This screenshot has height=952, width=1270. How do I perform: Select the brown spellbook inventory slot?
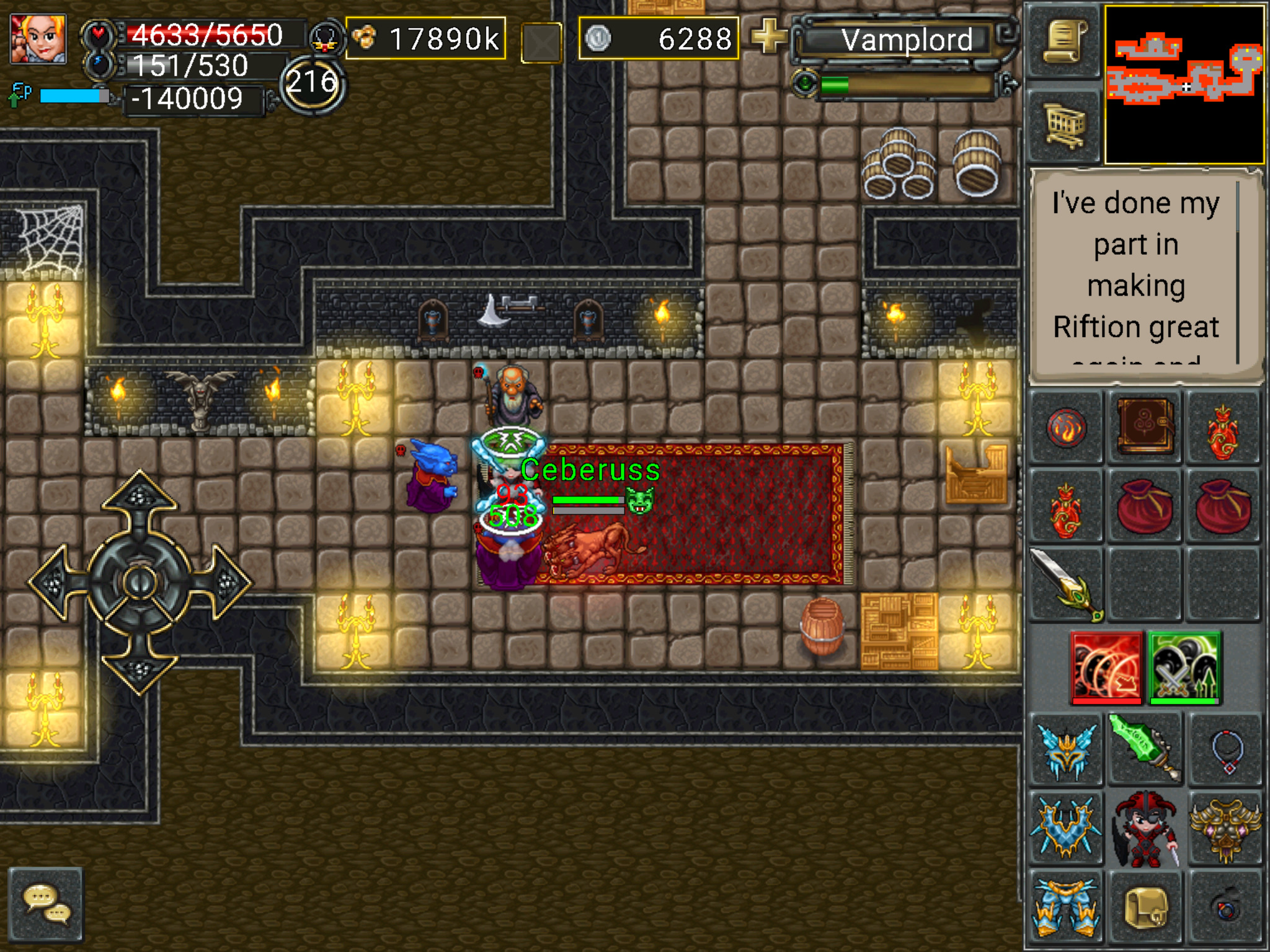1145,428
